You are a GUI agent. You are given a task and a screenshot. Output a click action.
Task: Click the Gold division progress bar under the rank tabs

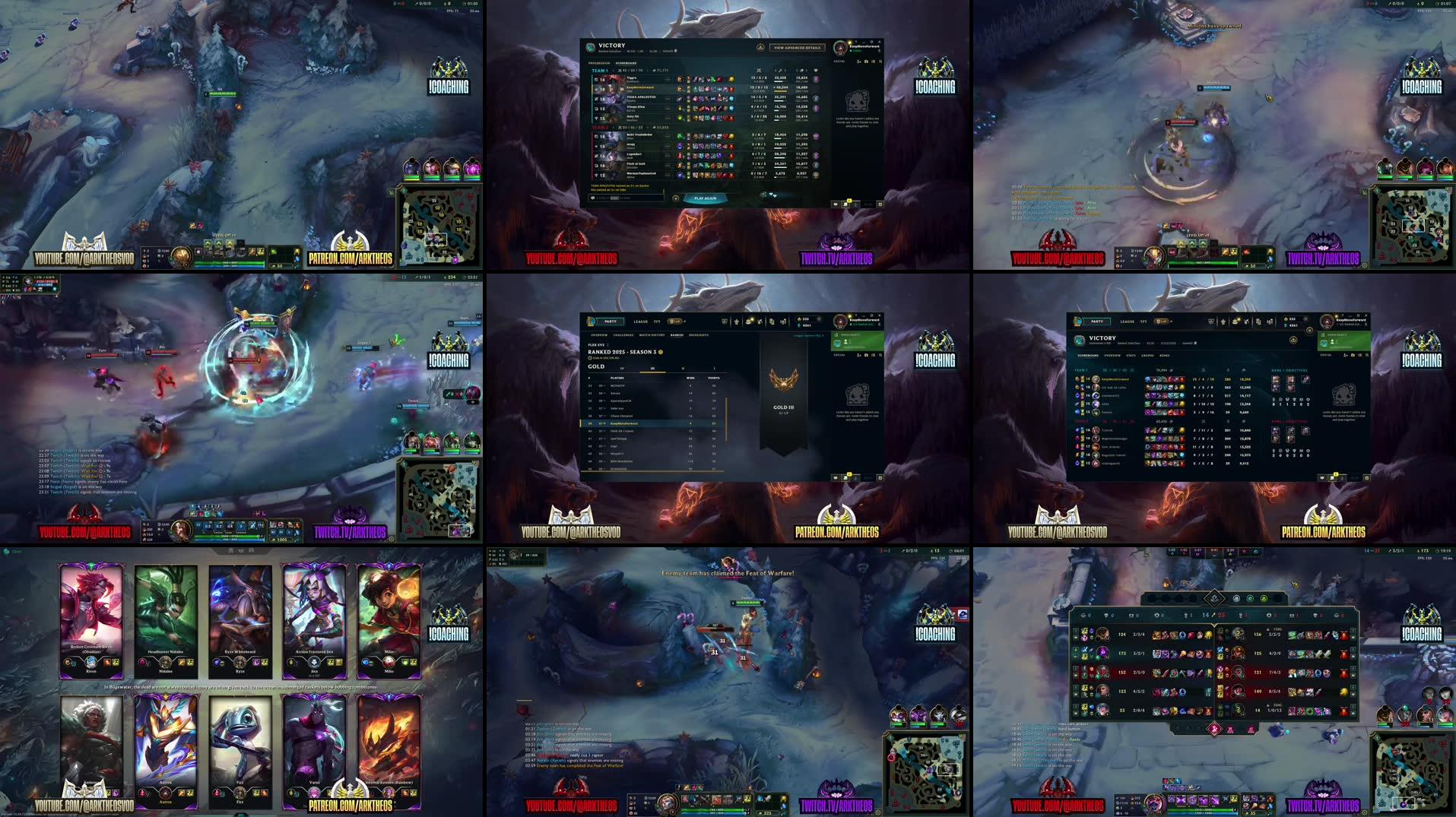pos(652,372)
